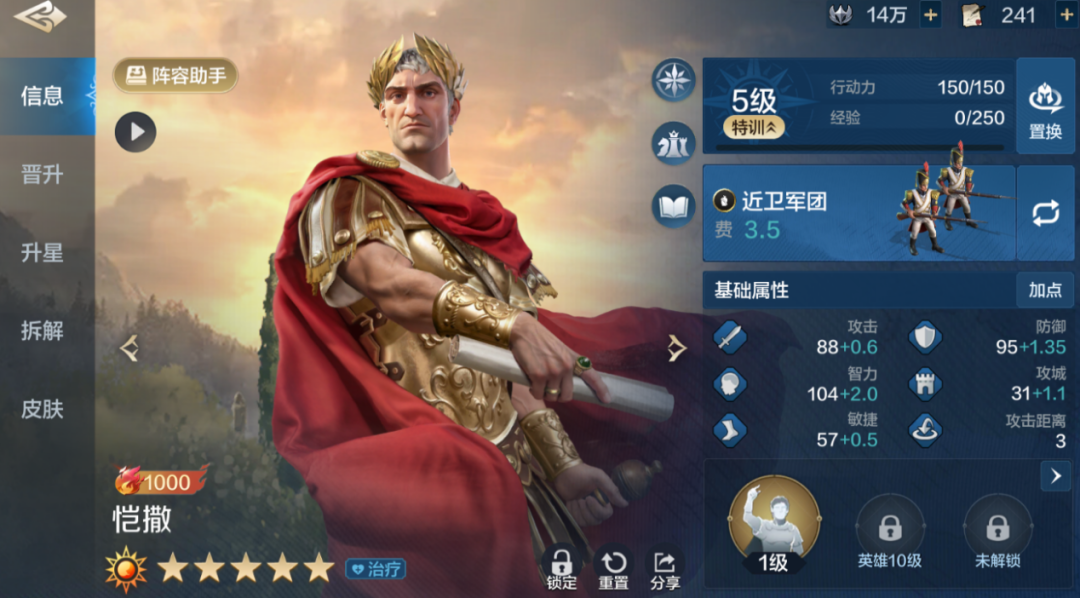Viewport: 1080px width, 598px height.
Task: Share the hero via 分享
Action: (x=665, y=567)
